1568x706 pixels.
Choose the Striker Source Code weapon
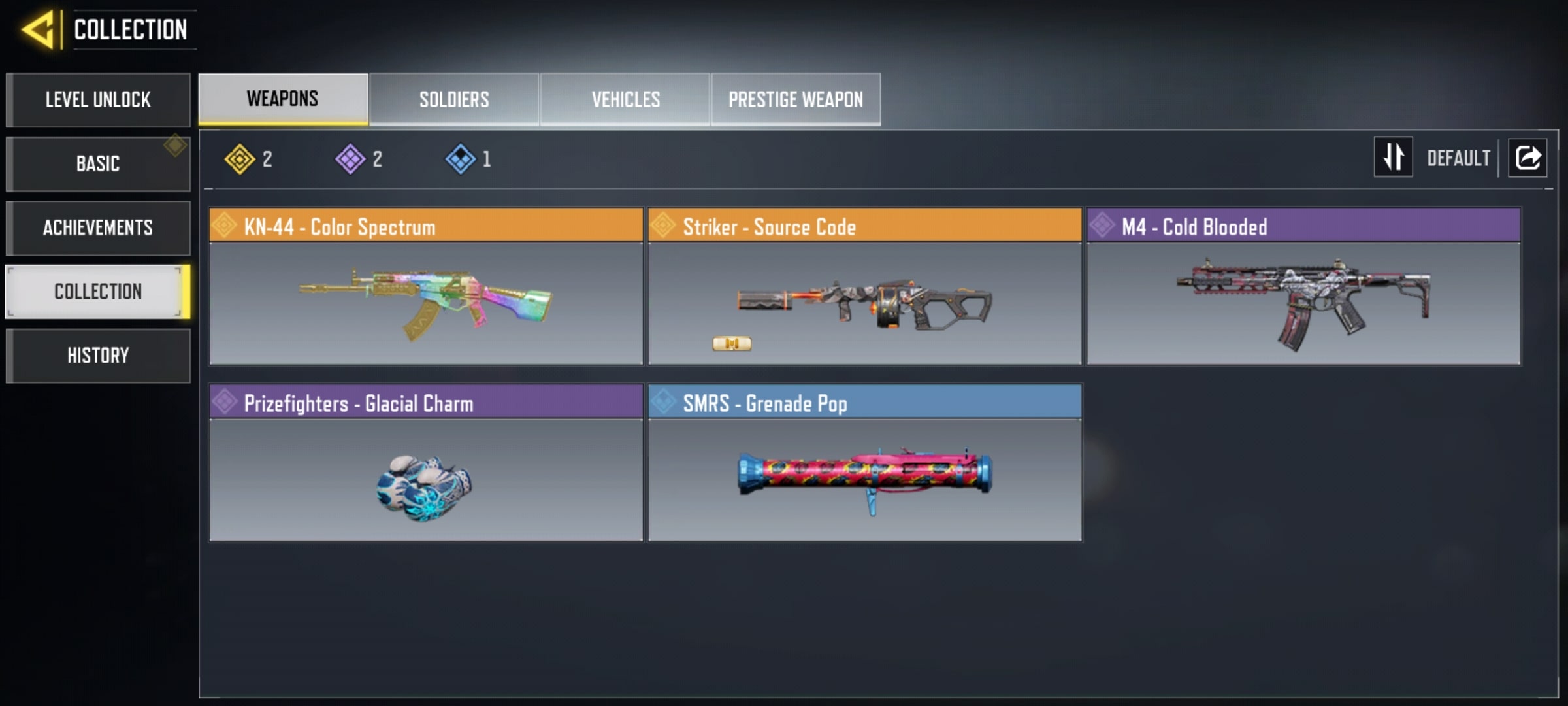864,286
